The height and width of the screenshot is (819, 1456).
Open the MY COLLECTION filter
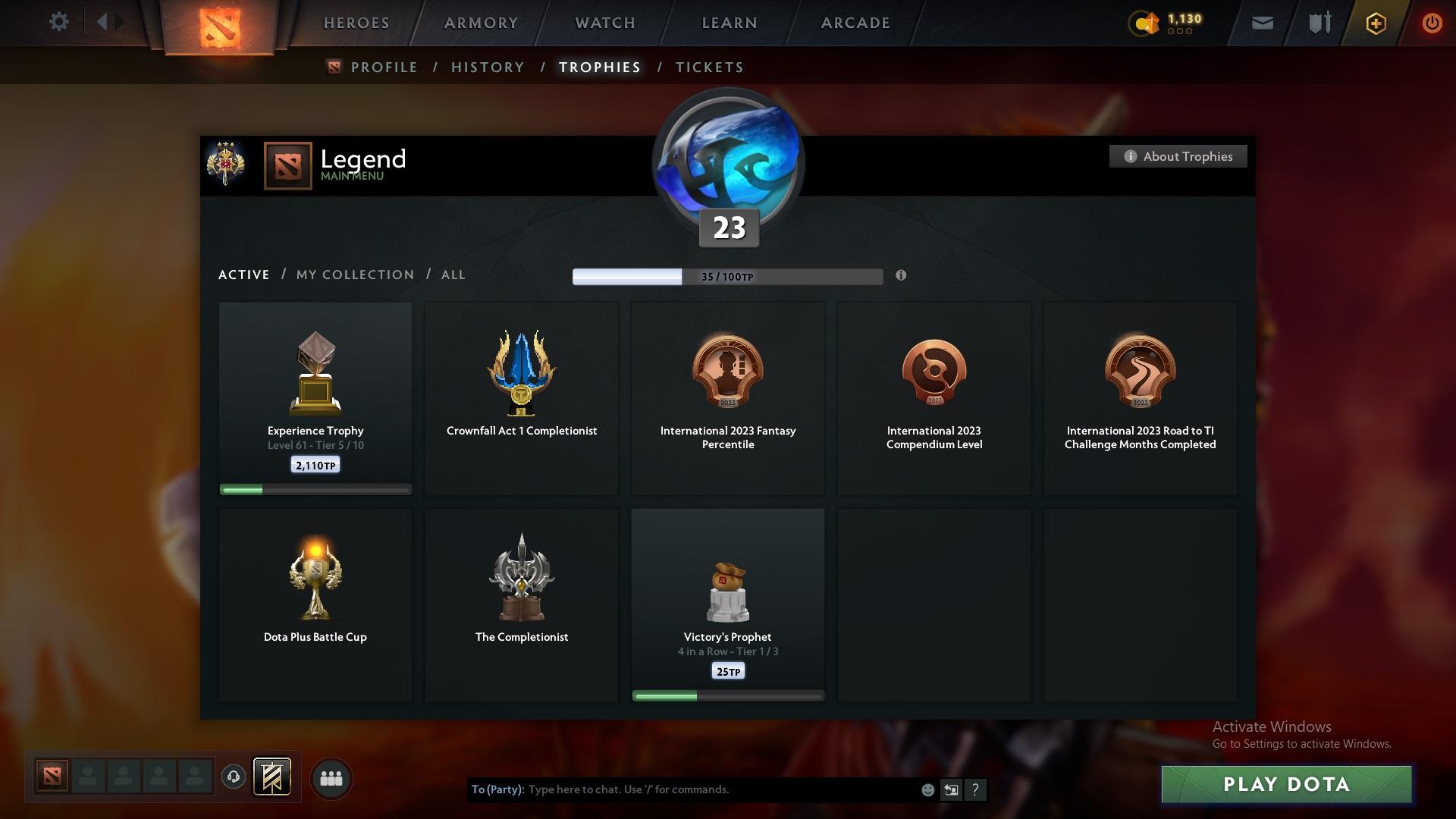[354, 275]
